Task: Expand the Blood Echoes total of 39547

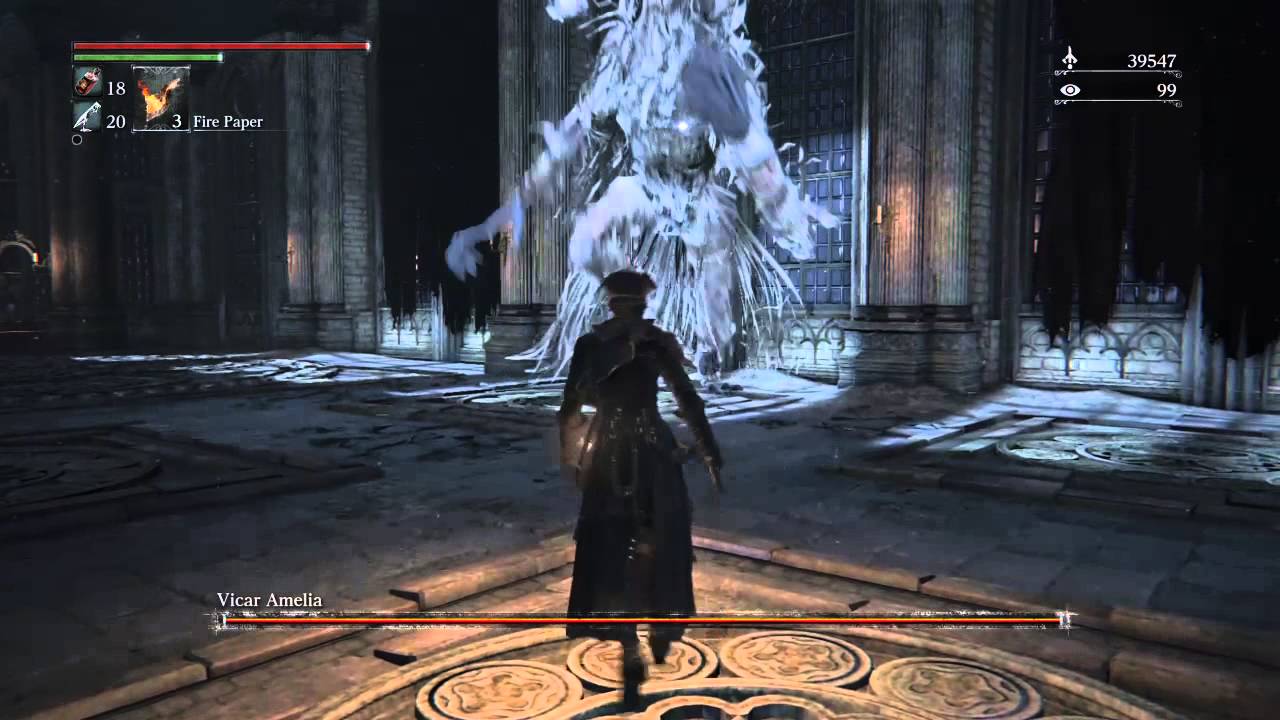Action: point(1150,60)
